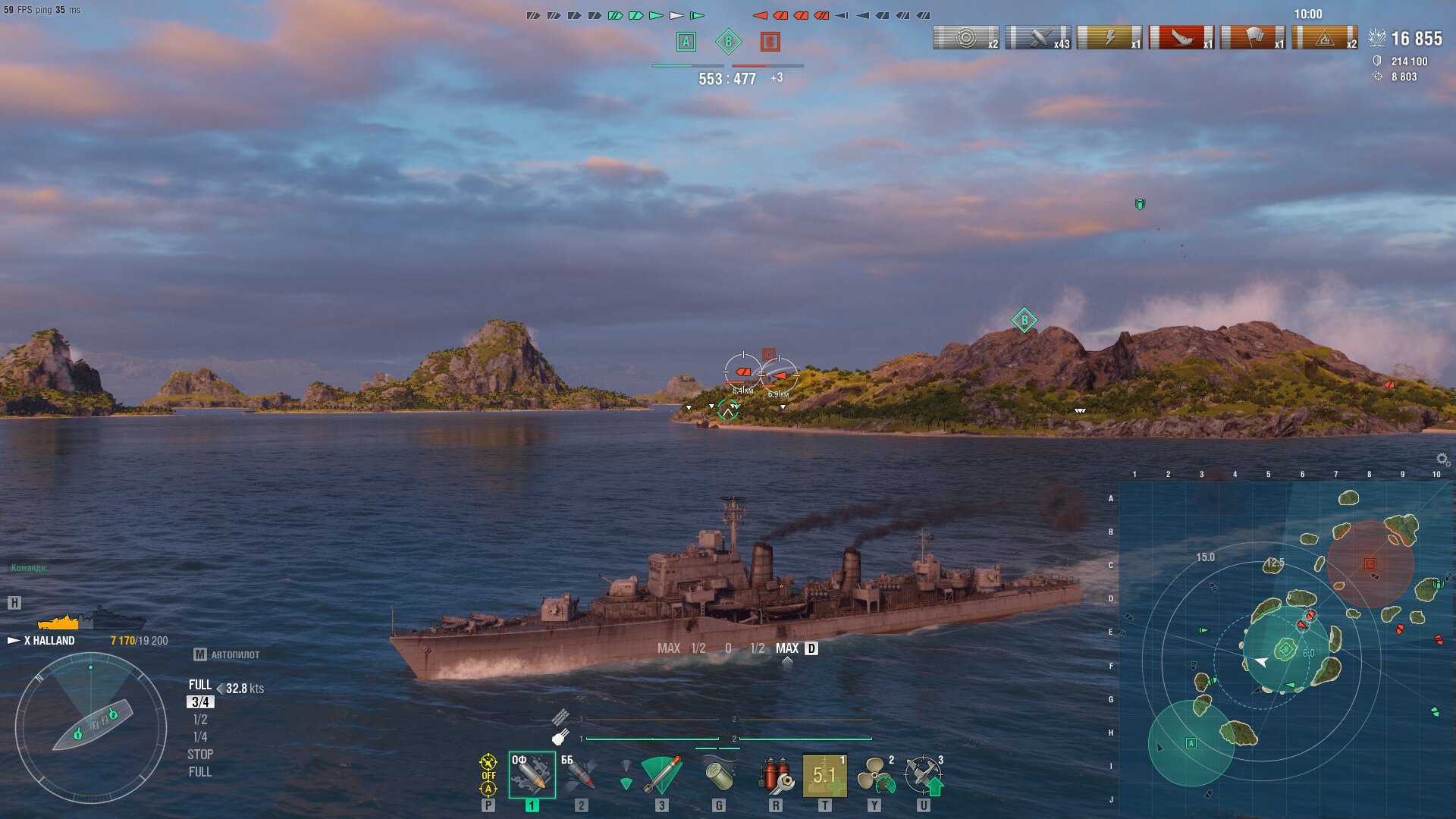Select the depth charge armament

click(x=718, y=775)
